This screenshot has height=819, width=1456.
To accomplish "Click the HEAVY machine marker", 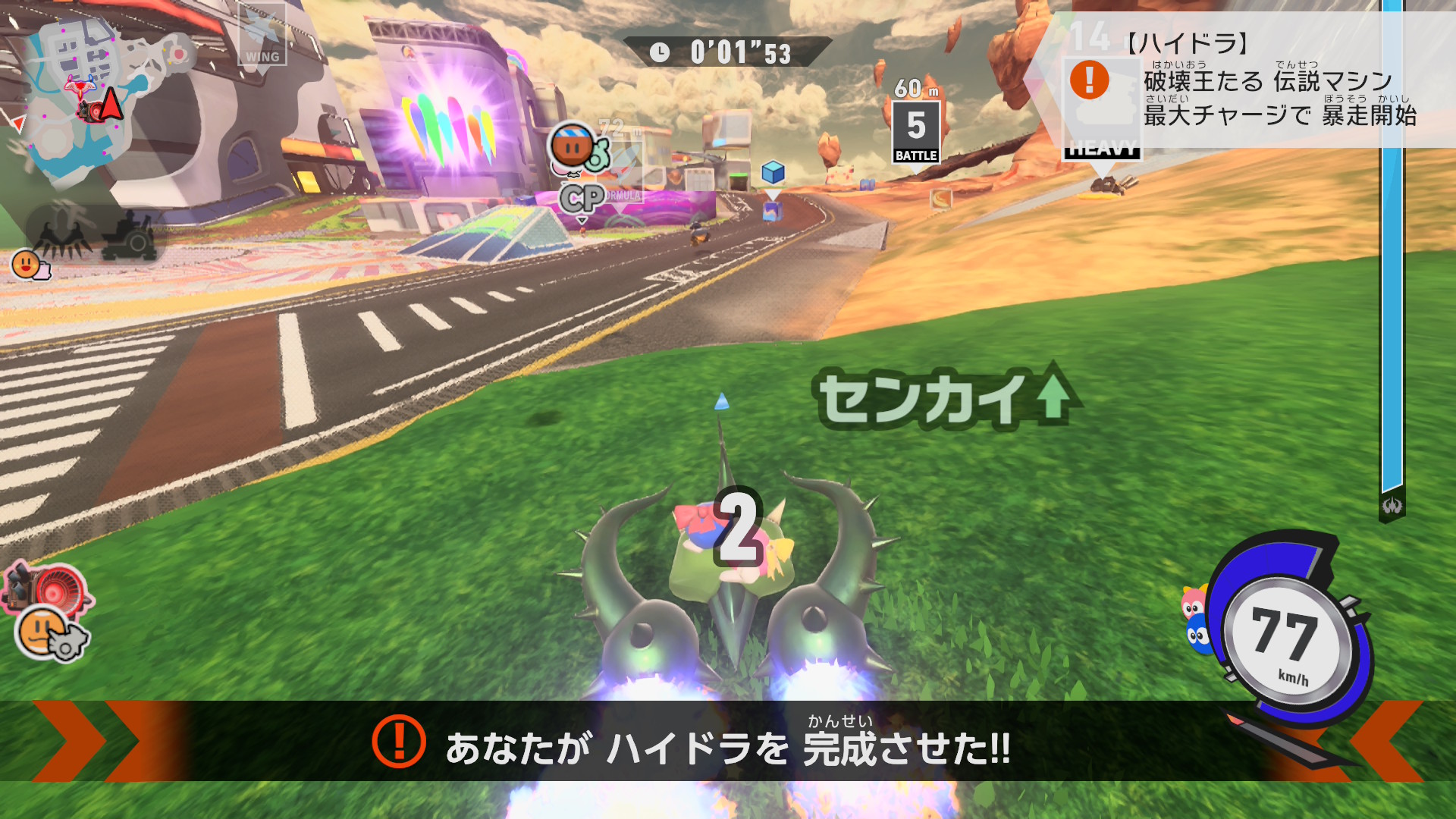I will (1102, 149).
